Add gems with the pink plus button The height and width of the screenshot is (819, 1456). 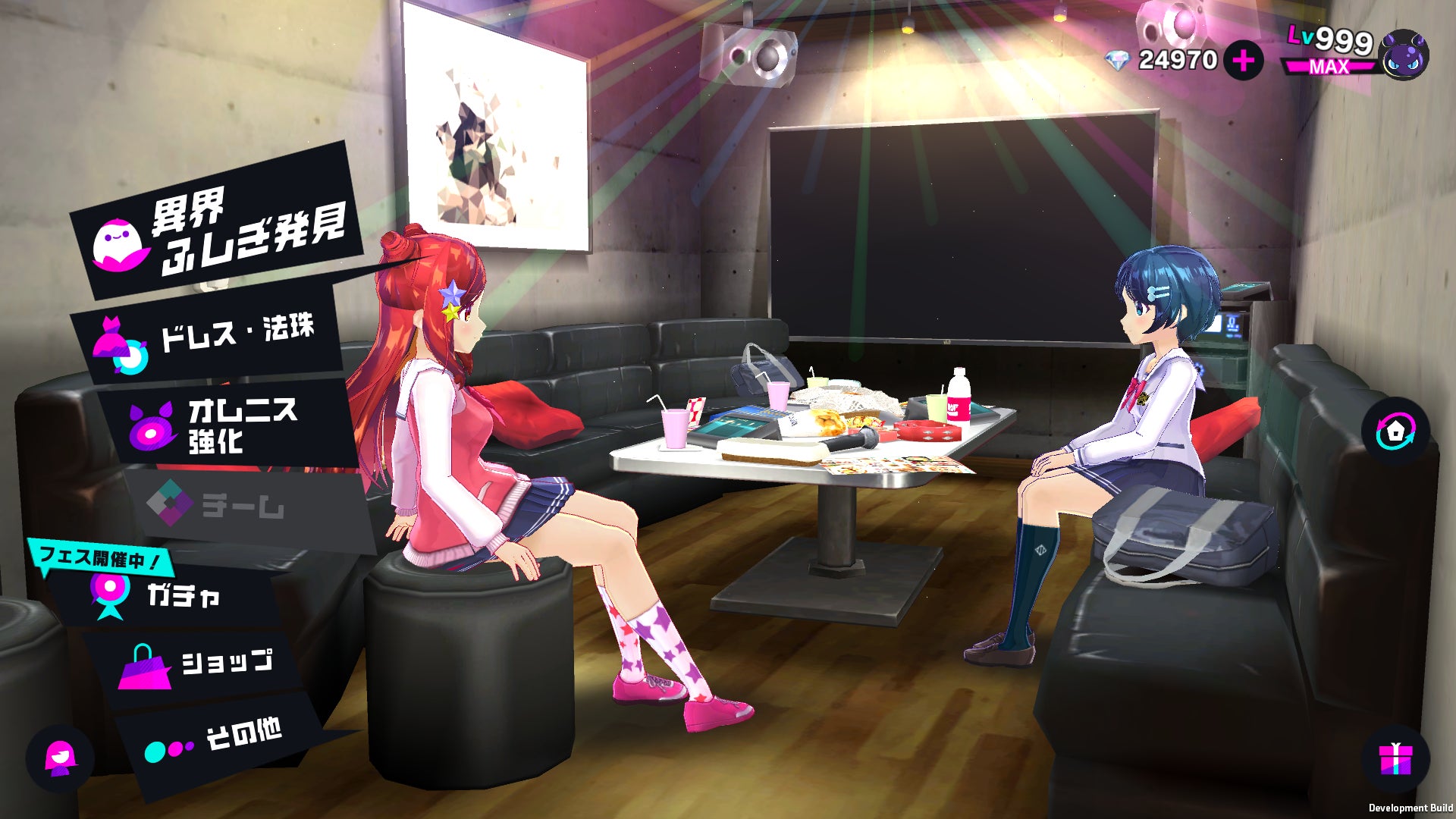point(1243,61)
